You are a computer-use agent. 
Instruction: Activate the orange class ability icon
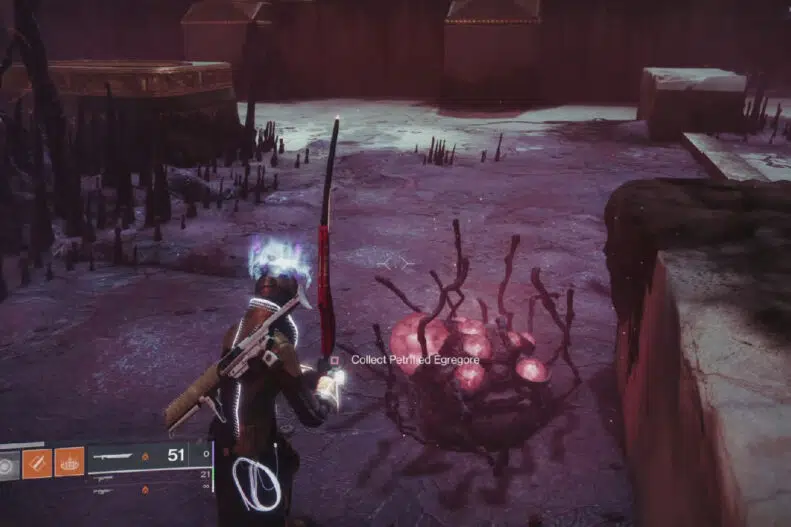(x=68, y=462)
